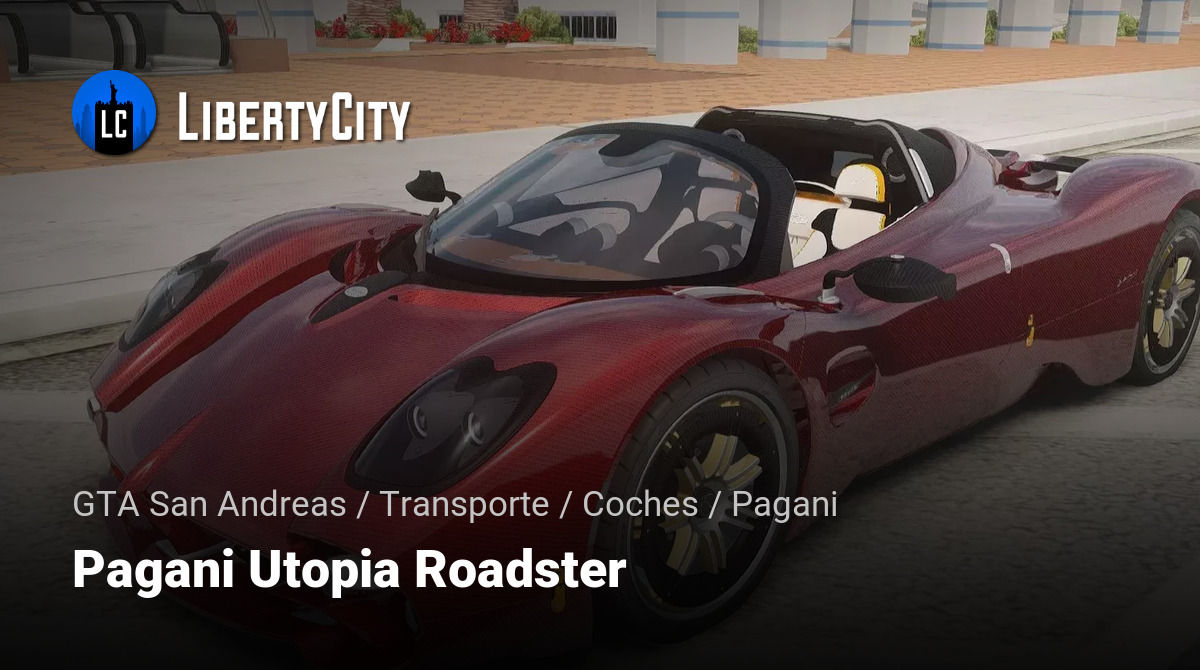Open the Pagani breadcrumb category

pos(784,504)
